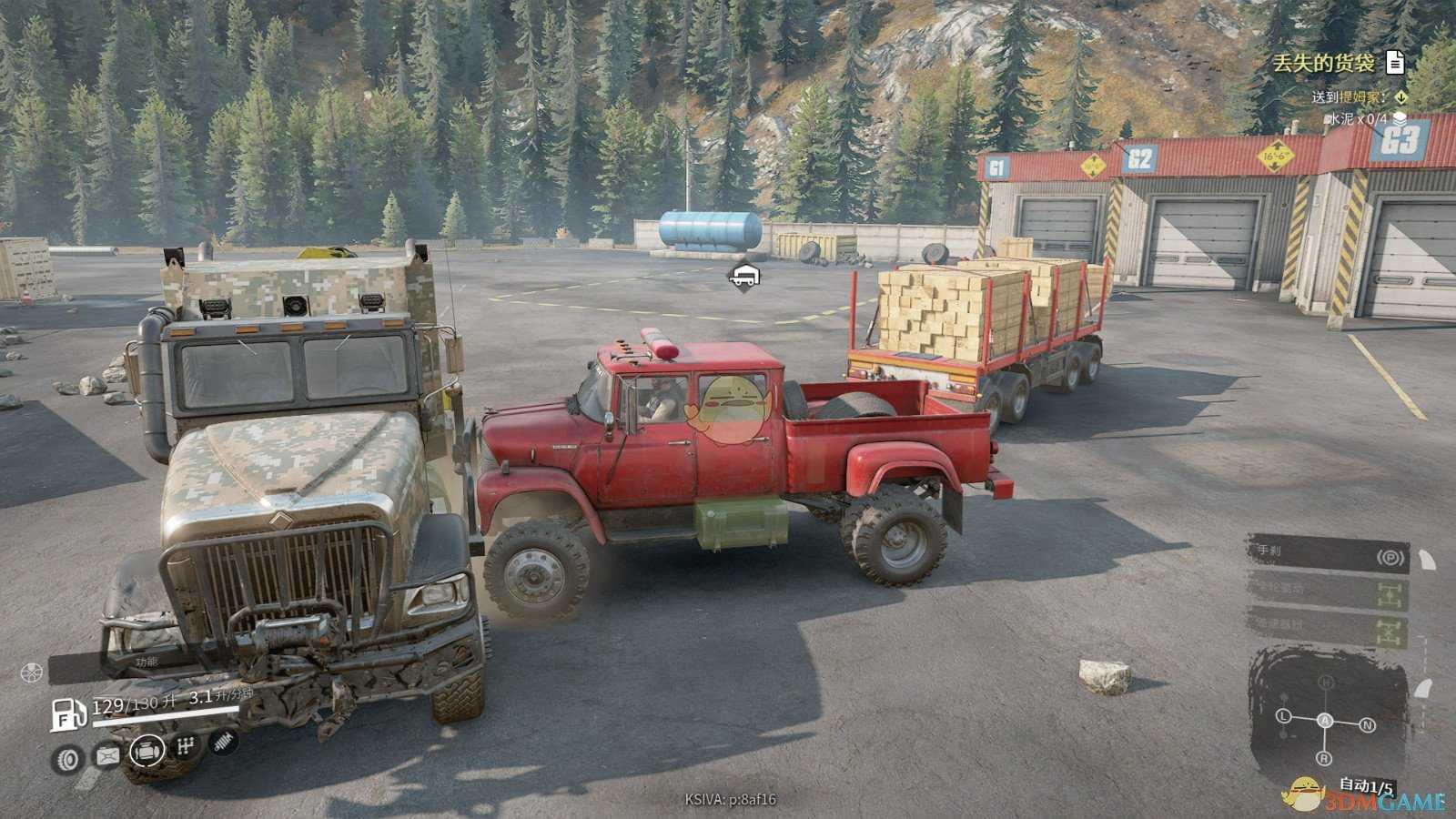This screenshot has width=1456, height=819.
Task: Open the 功能 functions menu
Action: [x=146, y=662]
